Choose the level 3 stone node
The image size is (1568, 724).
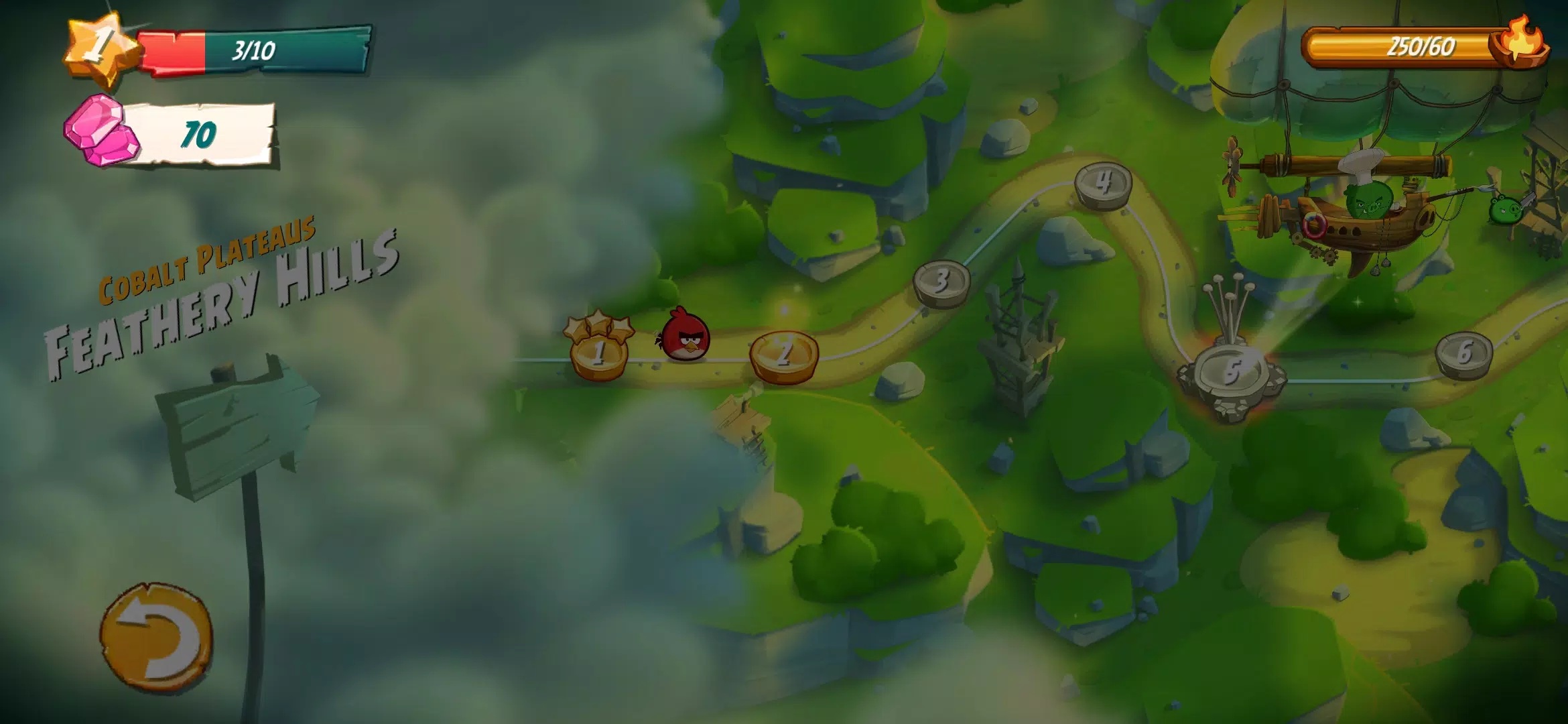[941, 282]
